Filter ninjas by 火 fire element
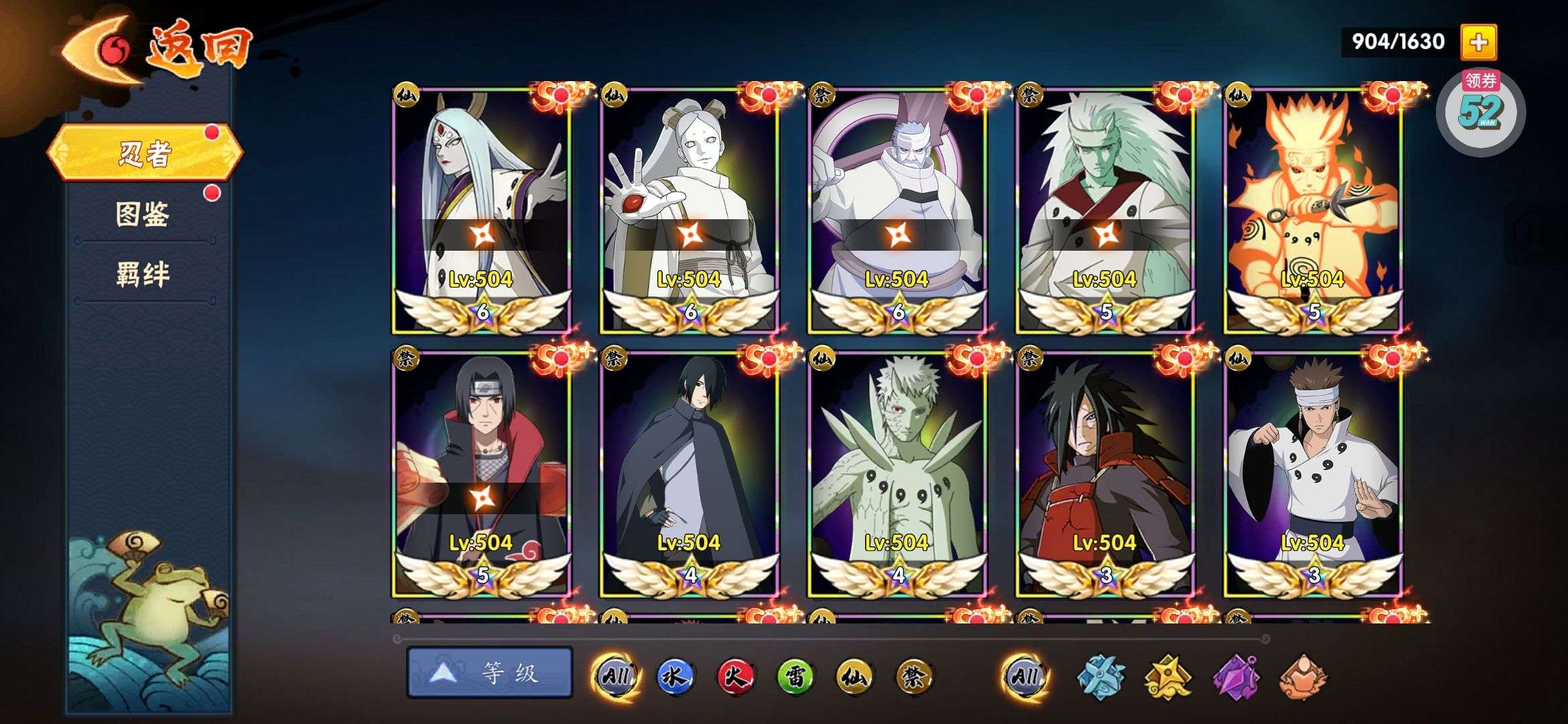This screenshot has height=724, width=1568. pos(734,676)
